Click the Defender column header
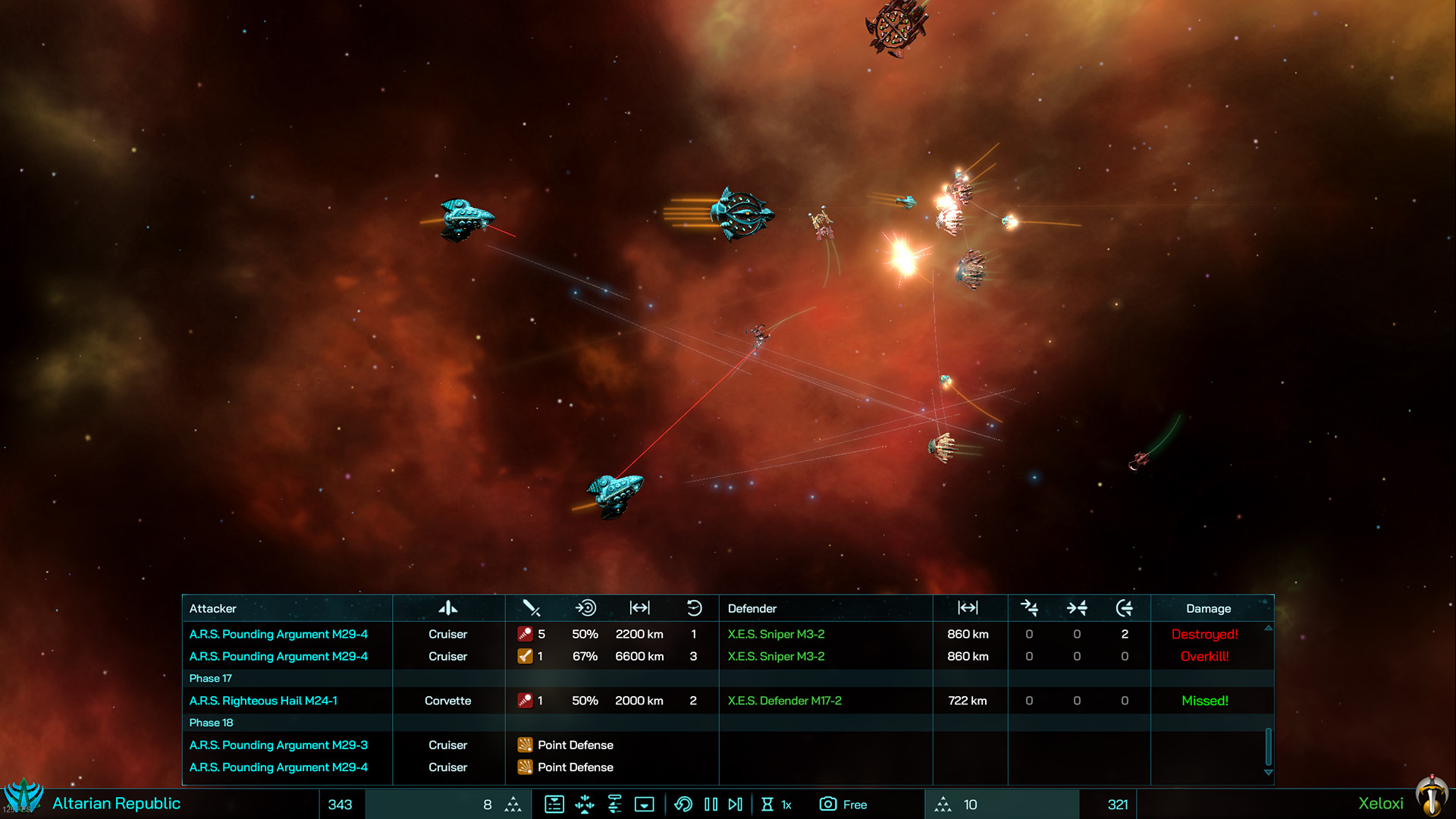Screen dimensions: 1456x819 (x=752, y=609)
